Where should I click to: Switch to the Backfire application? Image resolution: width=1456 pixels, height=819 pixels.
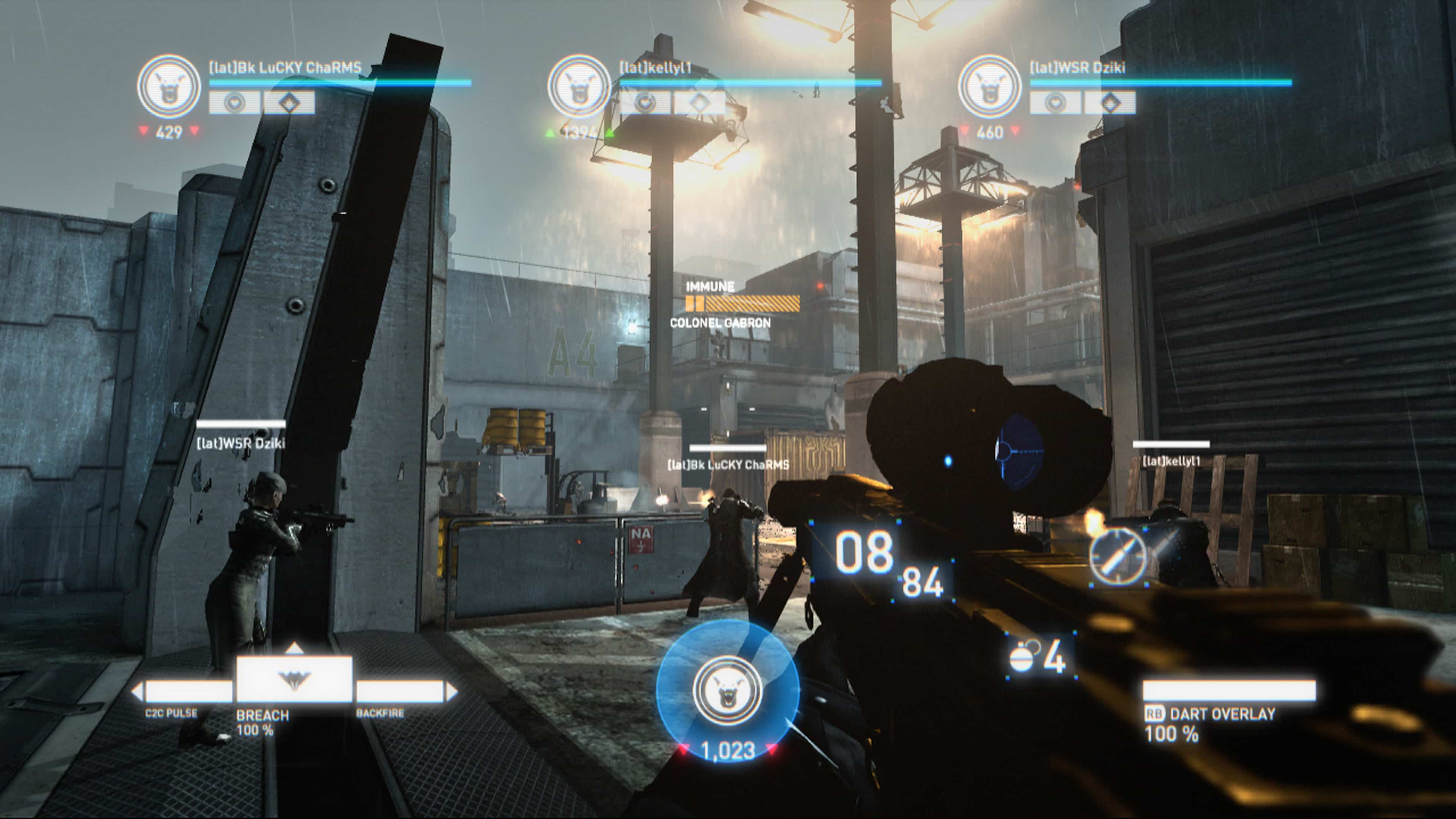click(400, 691)
